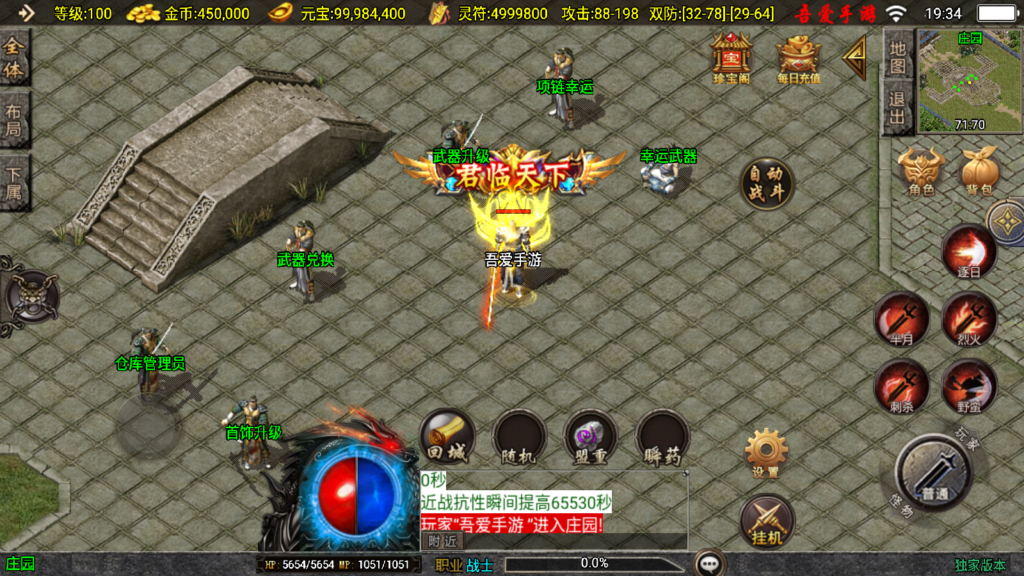Image resolution: width=1024 pixels, height=576 pixels.
Task: Use the 盟重 teleport scroll
Action: [x=591, y=437]
